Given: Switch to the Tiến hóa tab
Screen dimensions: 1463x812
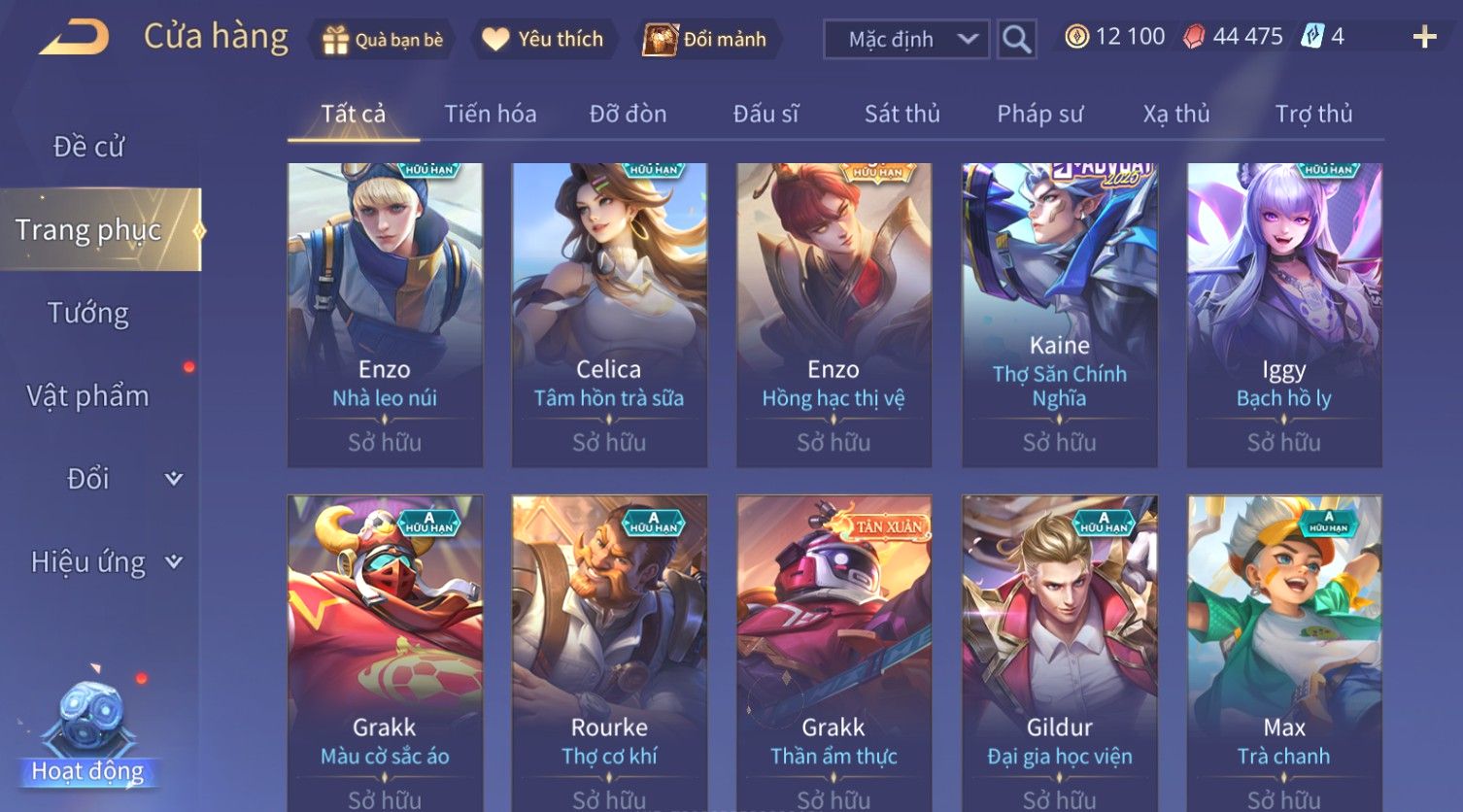Looking at the screenshot, I should (x=490, y=115).
